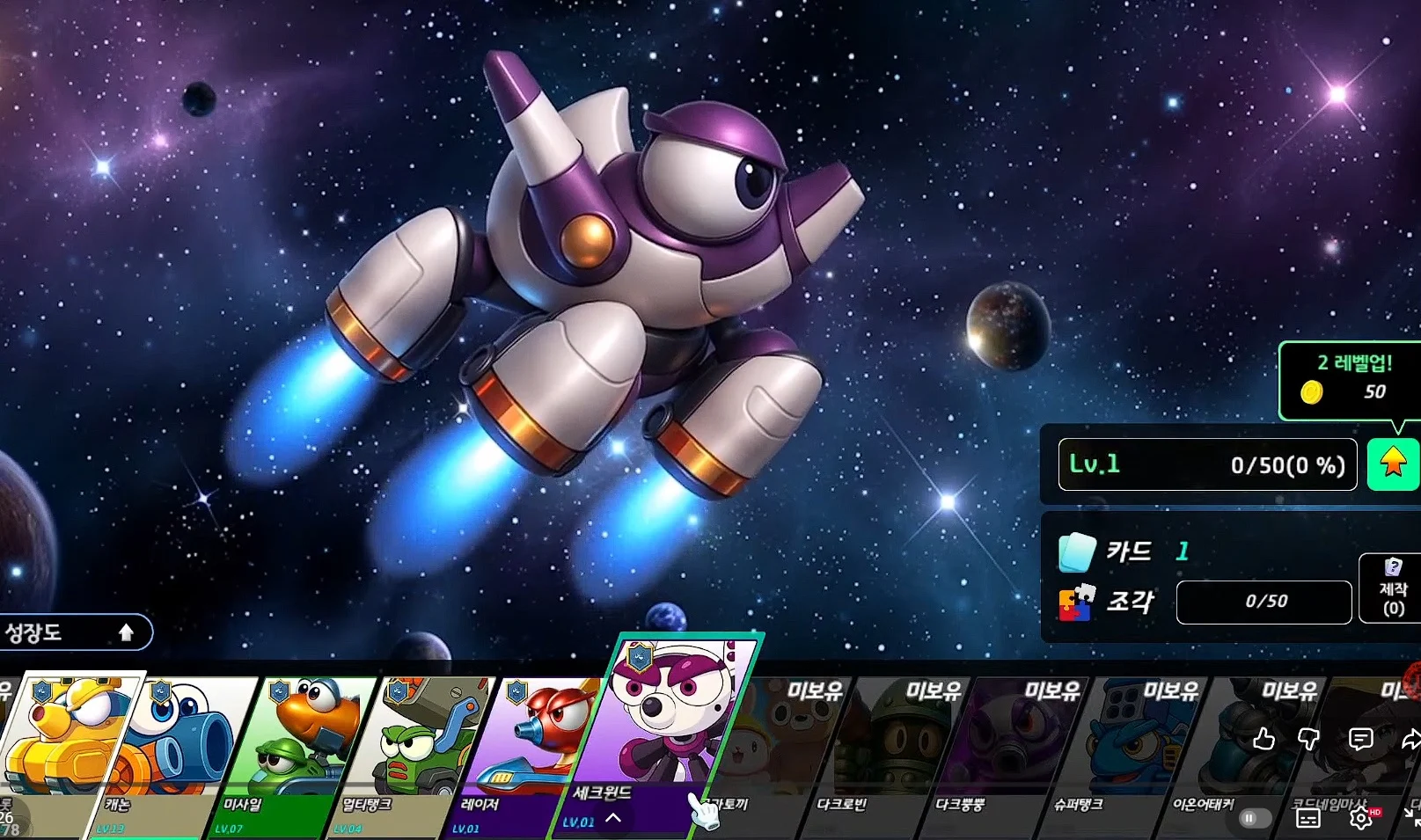
Task: Toggle video subtitles on the player
Action: click(x=1308, y=819)
